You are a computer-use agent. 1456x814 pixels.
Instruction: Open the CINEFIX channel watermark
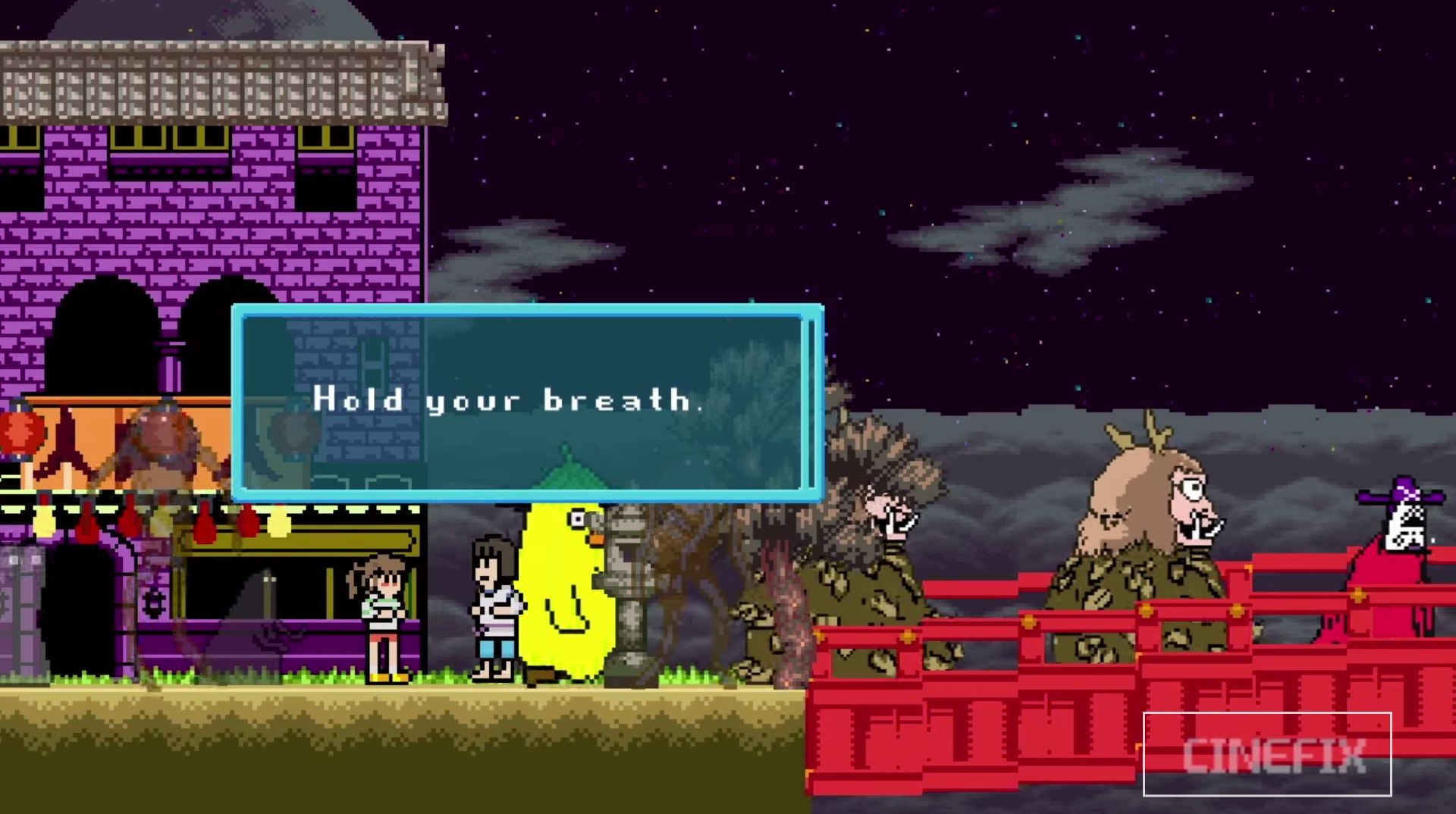point(1266,754)
